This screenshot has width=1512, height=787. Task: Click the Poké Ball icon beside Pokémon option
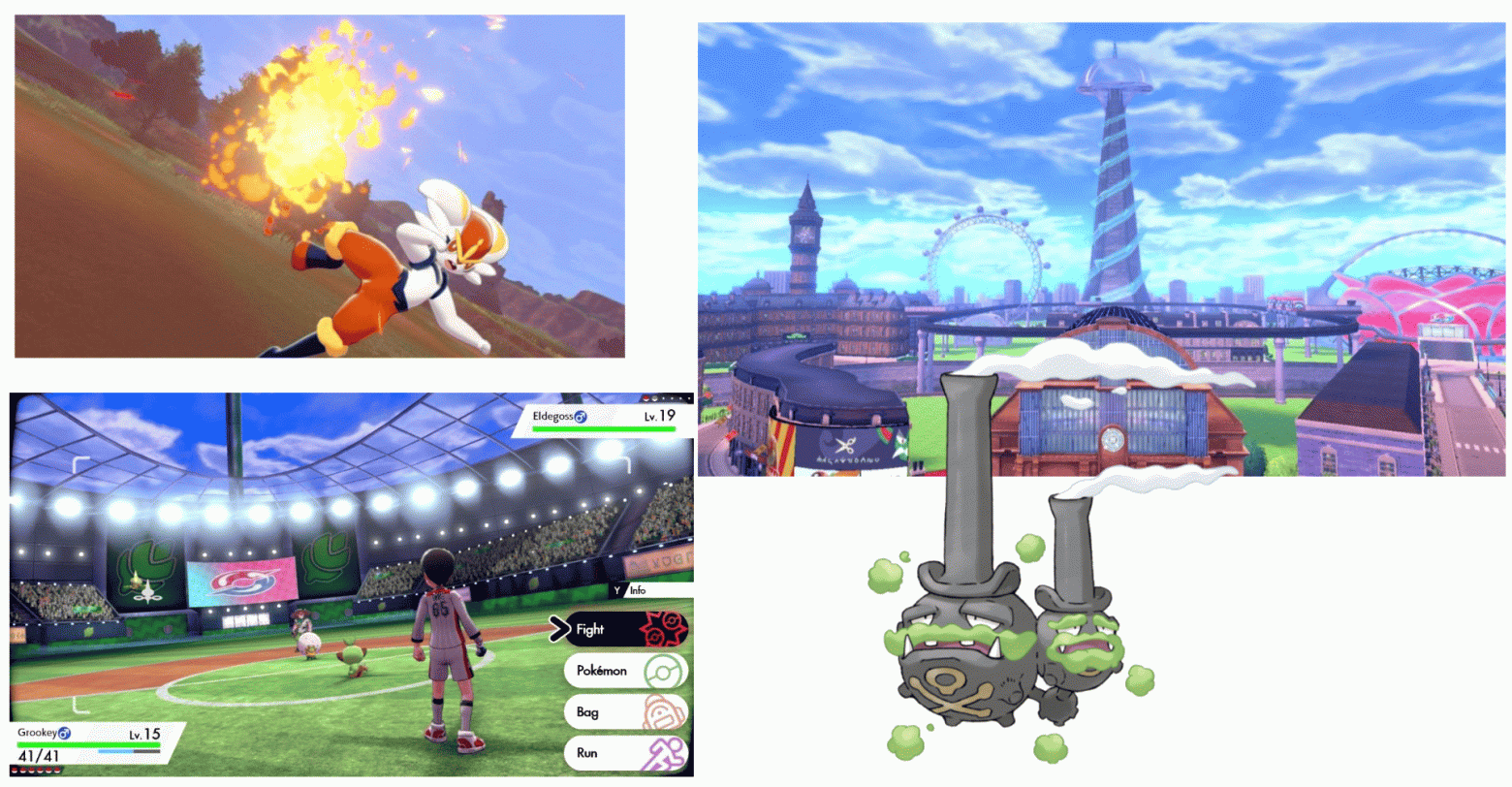[665, 671]
